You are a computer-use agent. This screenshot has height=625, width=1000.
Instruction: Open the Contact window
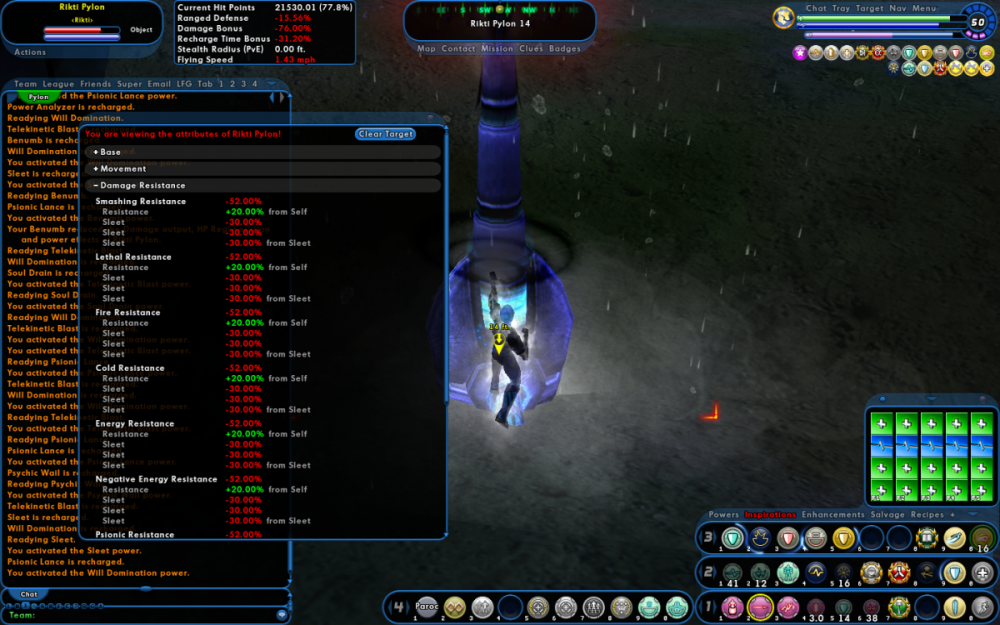[459, 48]
